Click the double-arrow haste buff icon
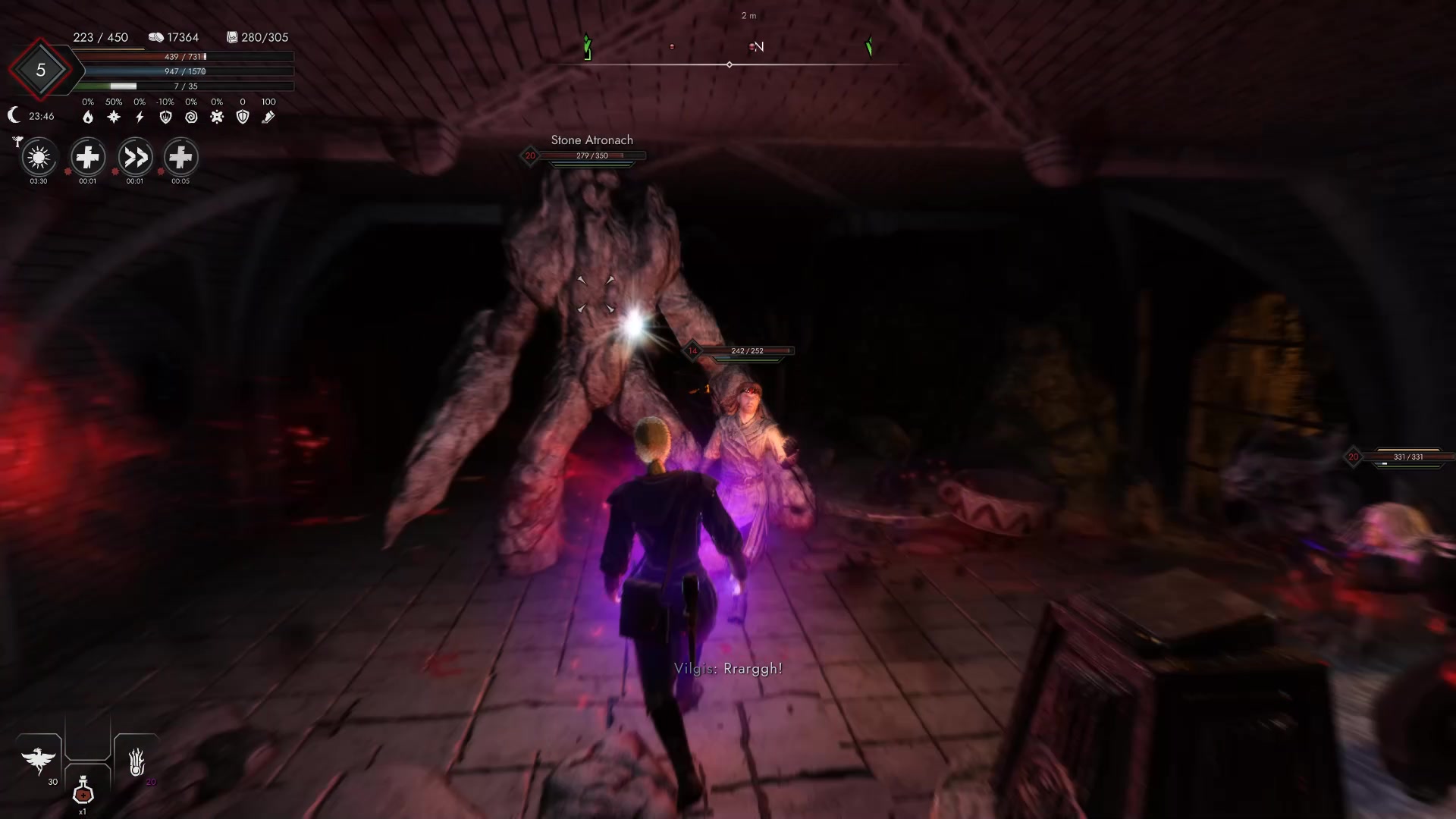The image size is (1456, 819). [135, 159]
